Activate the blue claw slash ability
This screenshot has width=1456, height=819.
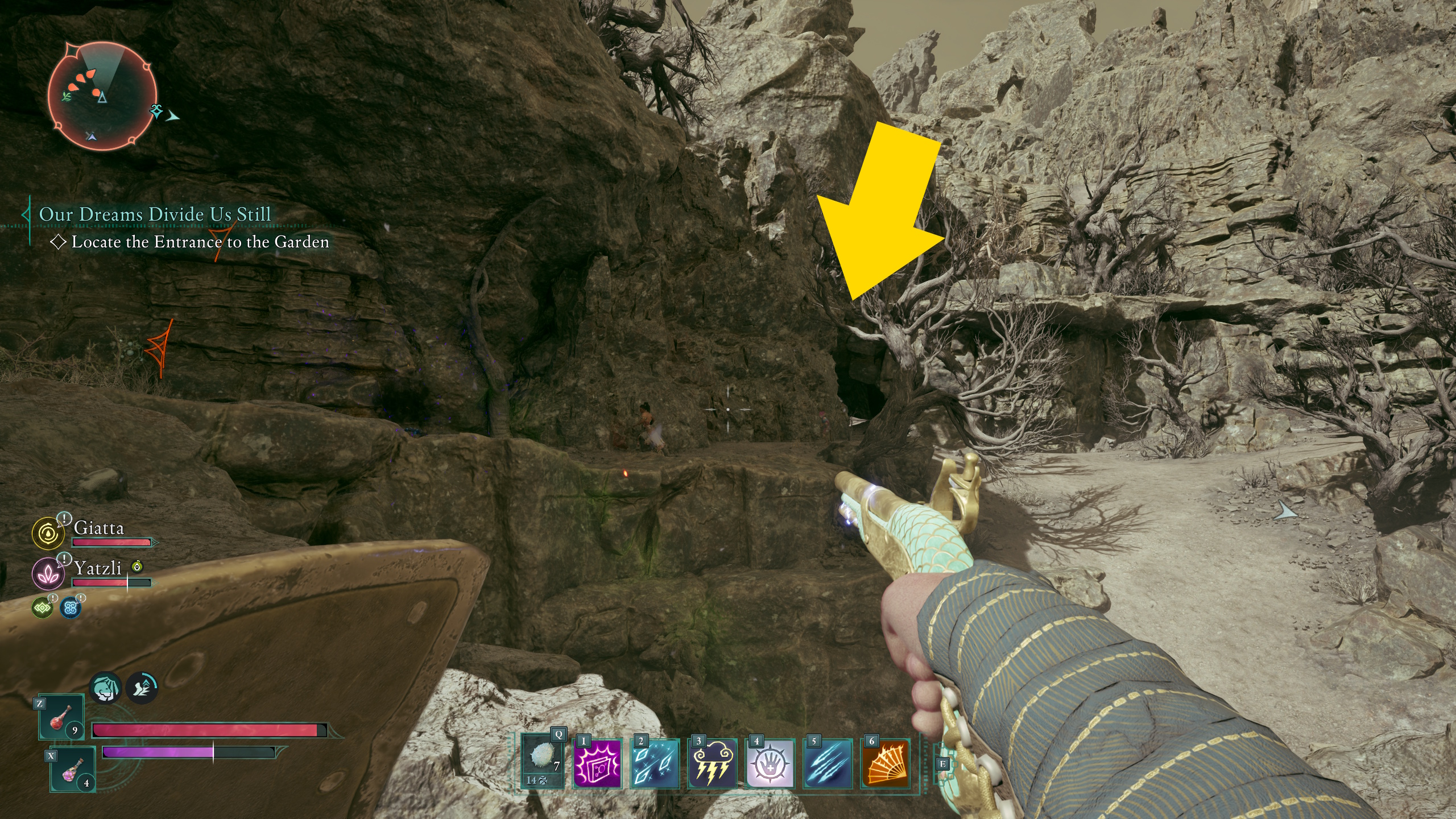[x=828, y=763]
